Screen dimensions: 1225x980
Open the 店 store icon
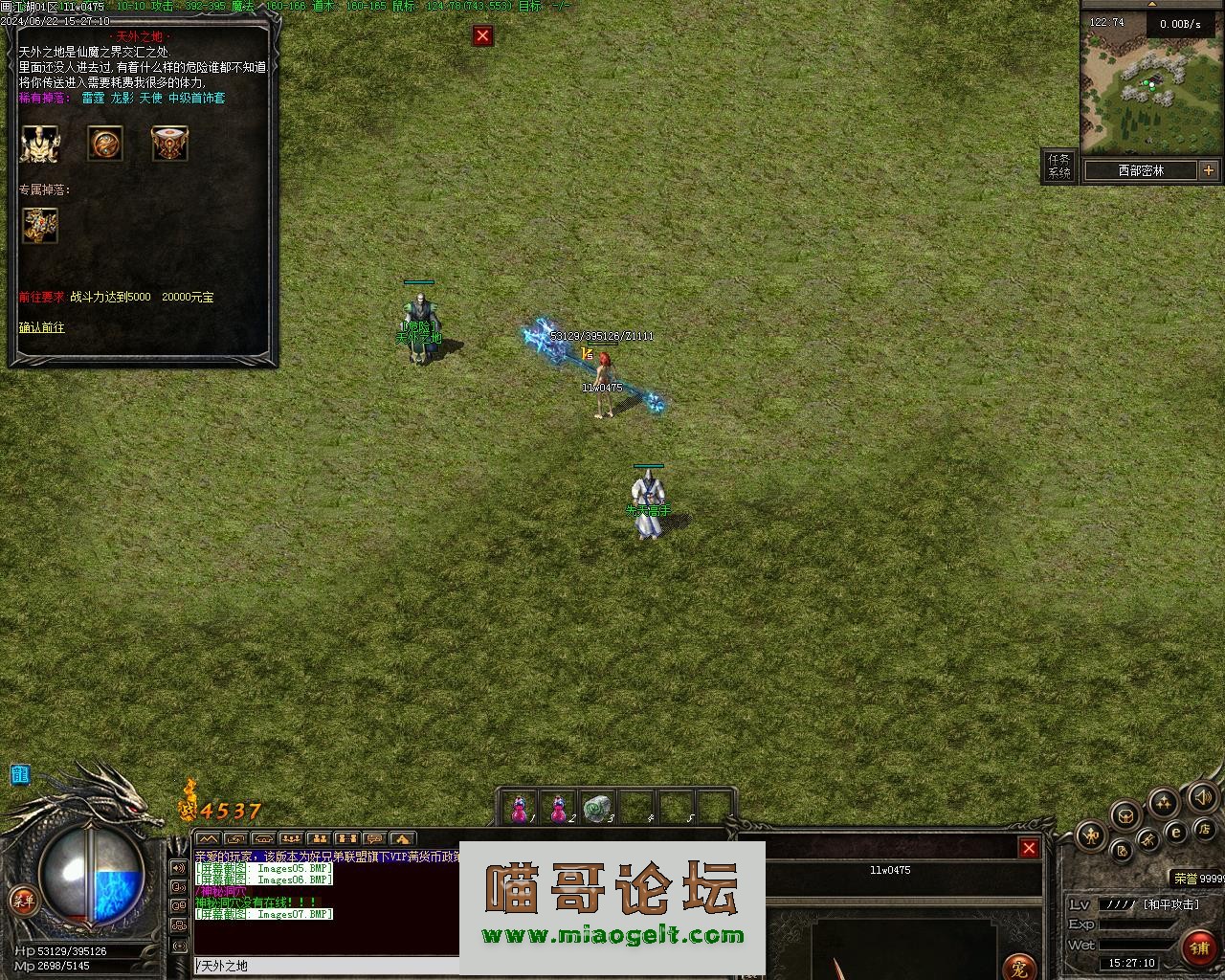click(1205, 828)
